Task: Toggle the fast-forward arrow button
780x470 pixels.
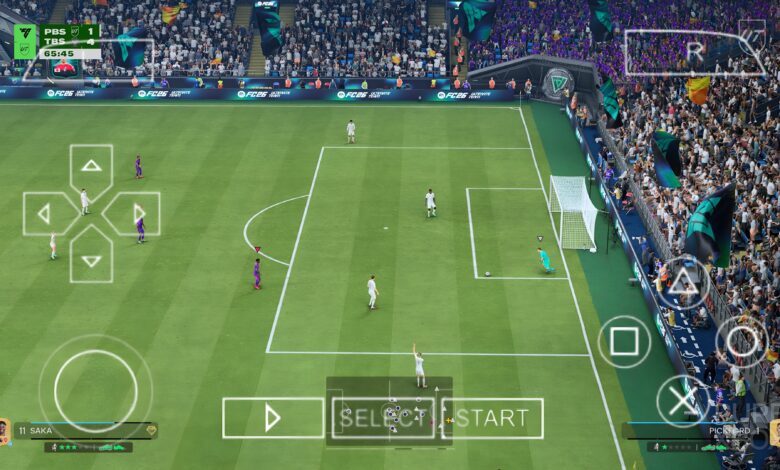Action: [x=273, y=418]
